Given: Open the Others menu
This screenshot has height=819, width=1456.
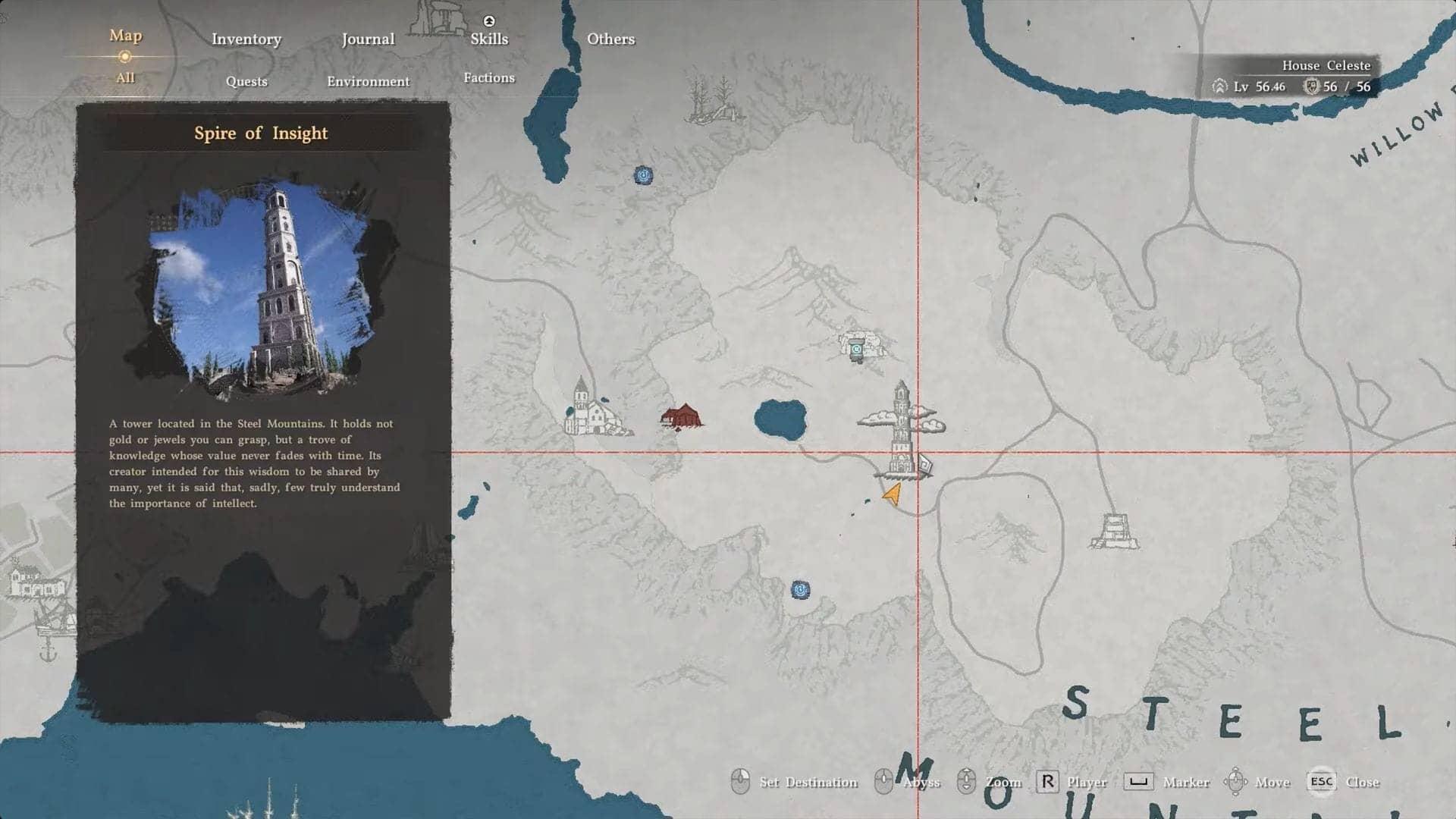Looking at the screenshot, I should tap(611, 39).
